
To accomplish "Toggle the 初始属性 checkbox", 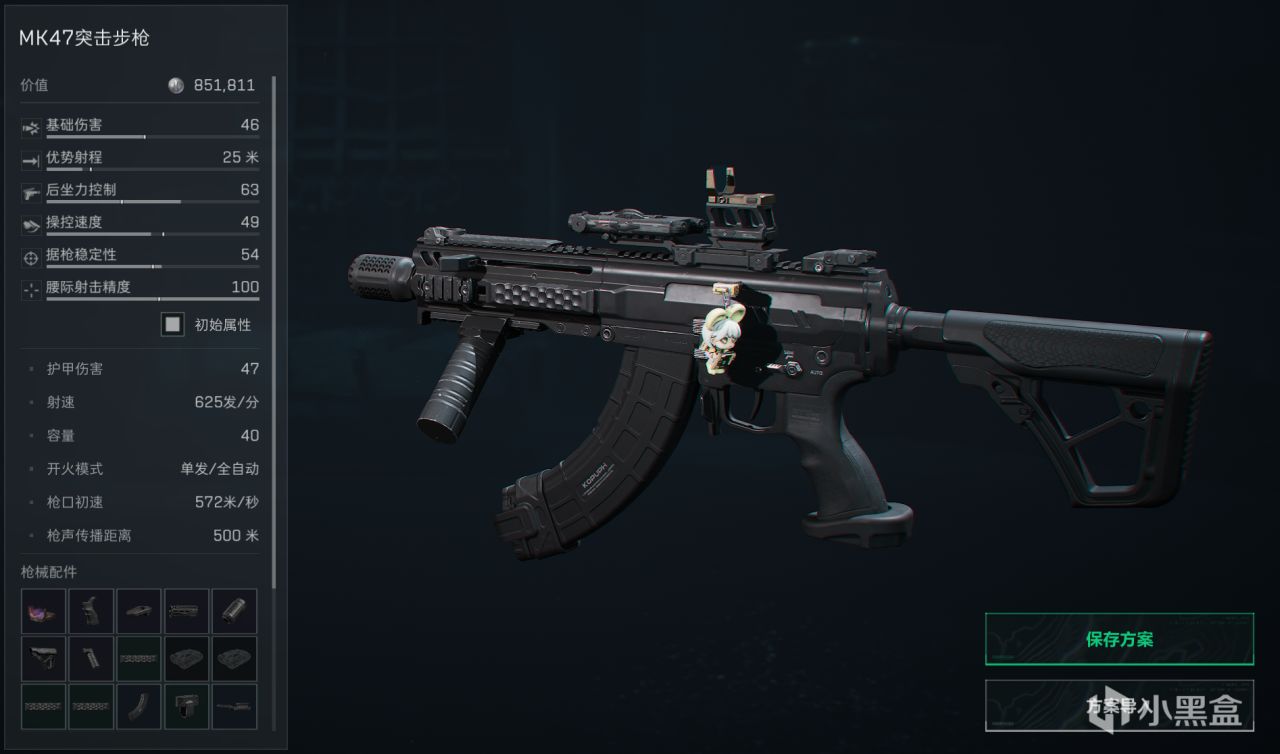I will point(174,324).
